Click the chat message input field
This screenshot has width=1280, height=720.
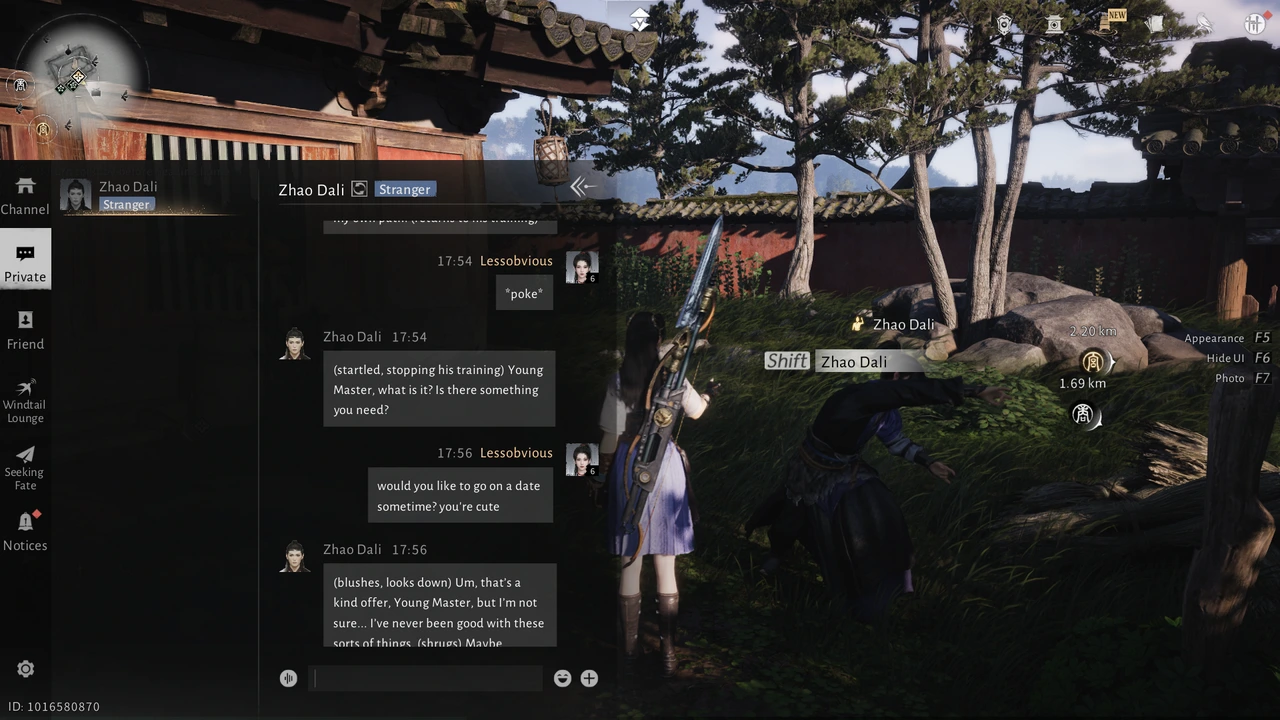[x=425, y=678]
